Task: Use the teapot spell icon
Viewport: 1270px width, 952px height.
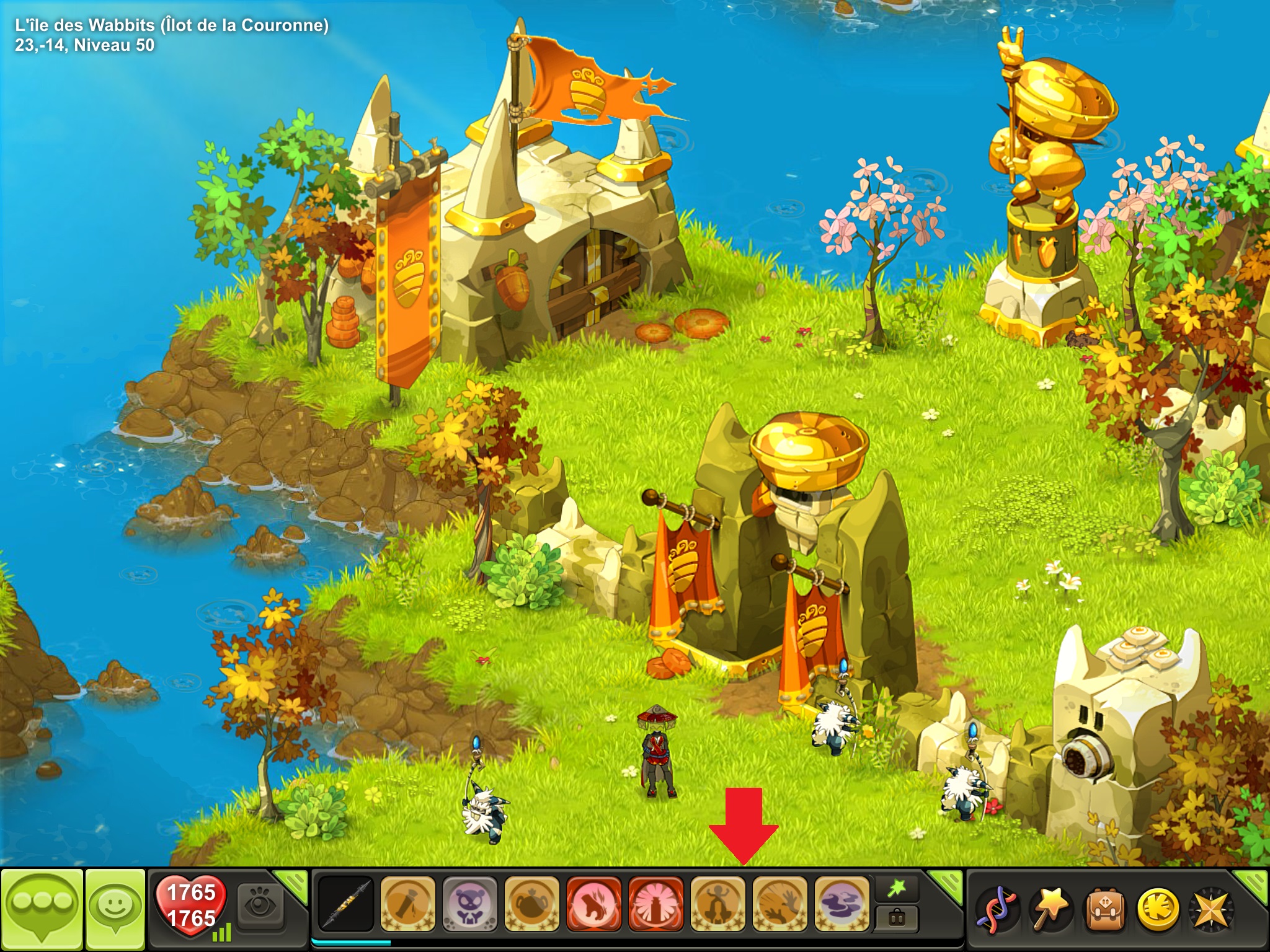Action: (531, 904)
